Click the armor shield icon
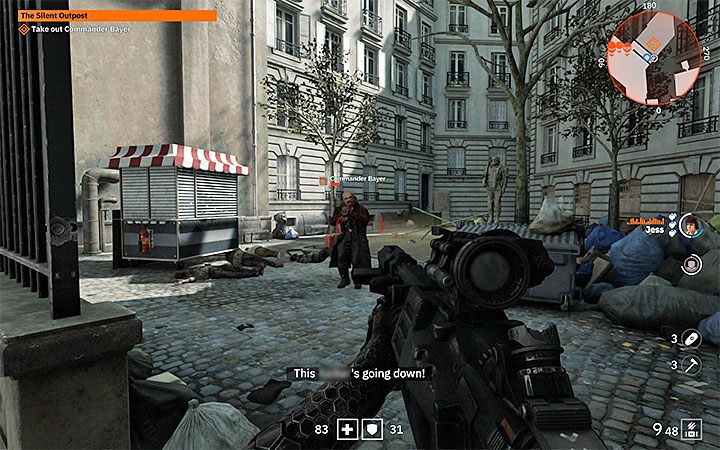 [370, 429]
